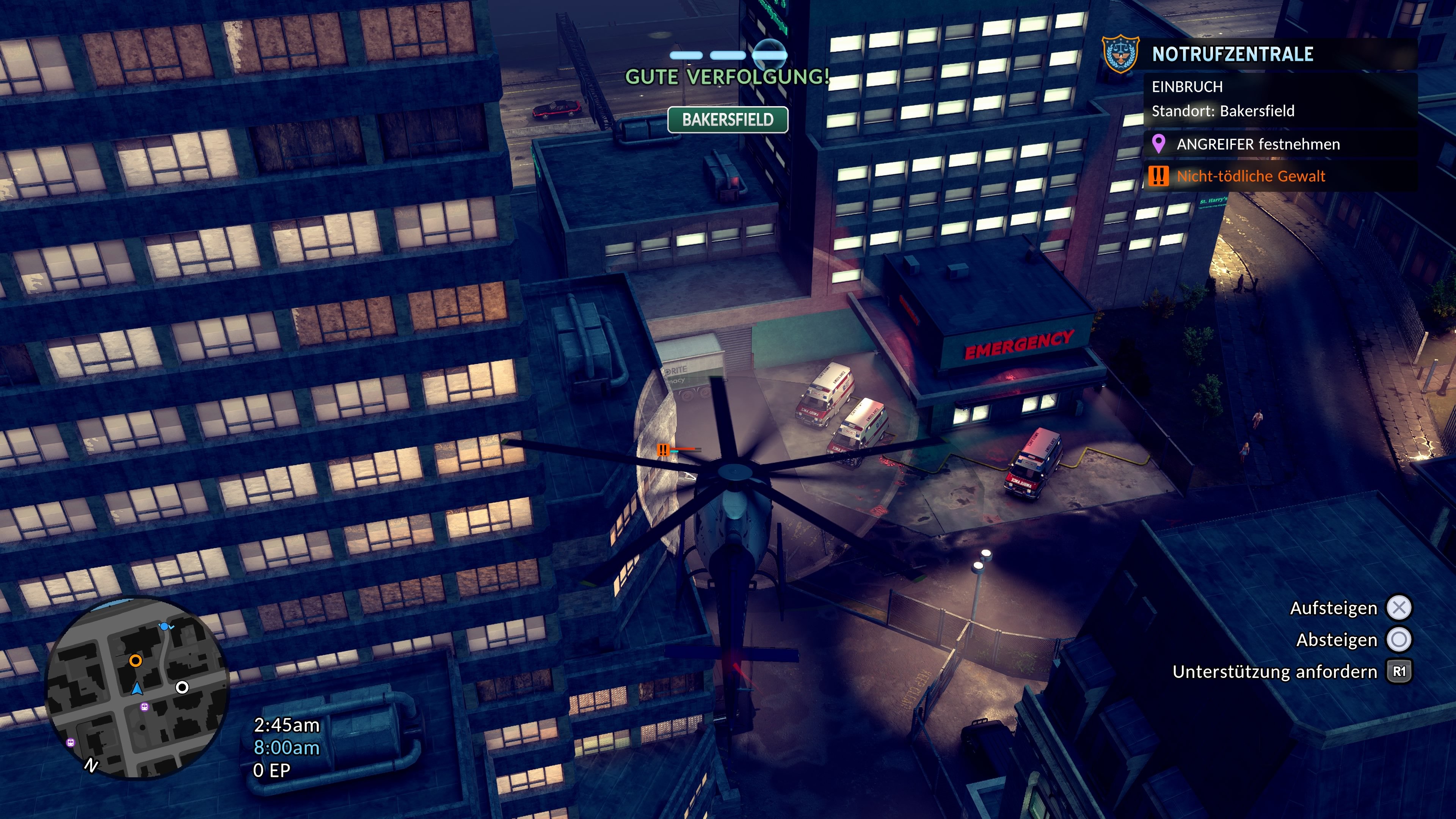The height and width of the screenshot is (819, 1456).
Task: Open the Notrufzentrale police badge icon
Action: pyautogui.click(x=1120, y=54)
